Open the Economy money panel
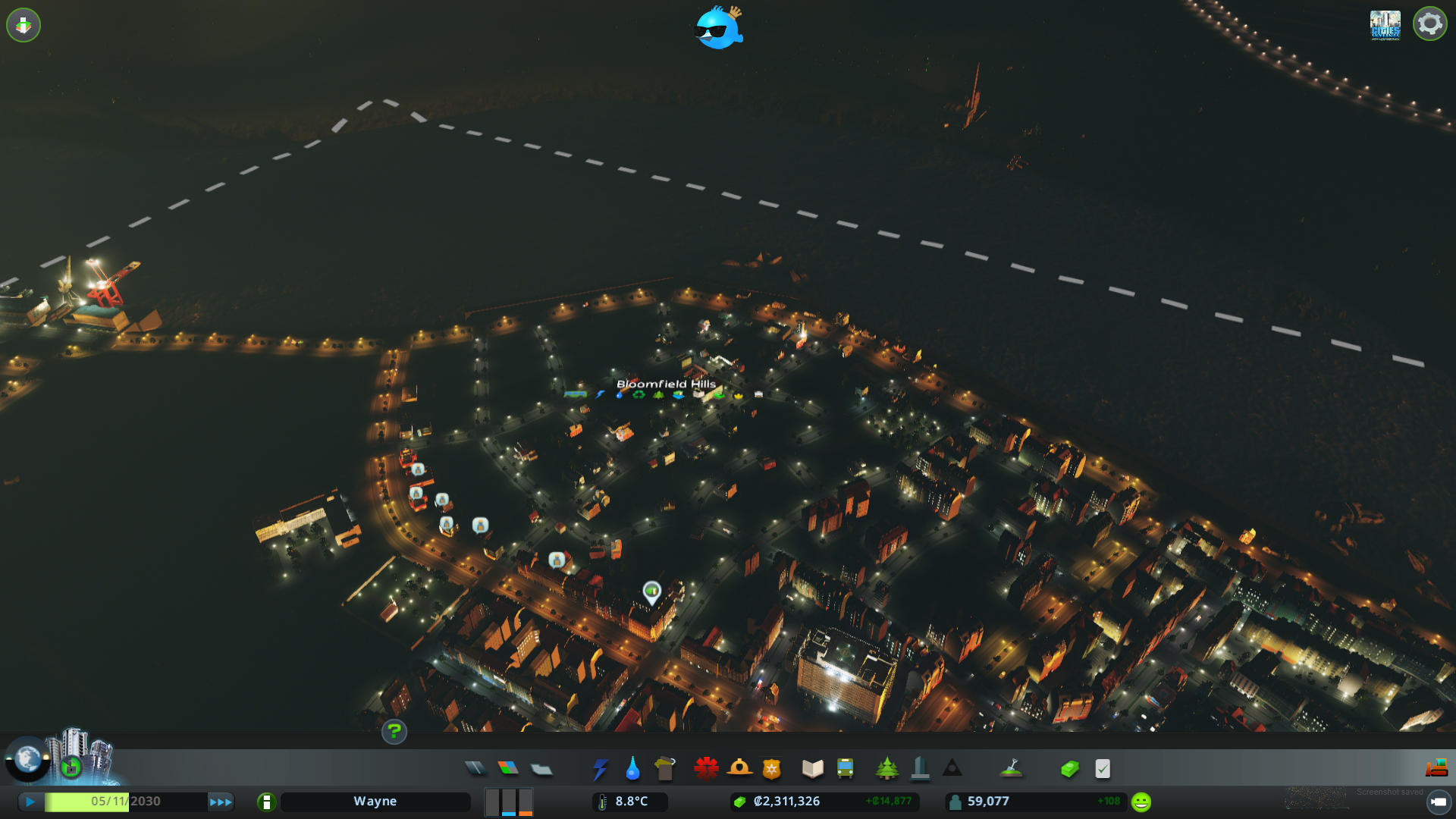This screenshot has width=1456, height=819. pos(1069,768)
